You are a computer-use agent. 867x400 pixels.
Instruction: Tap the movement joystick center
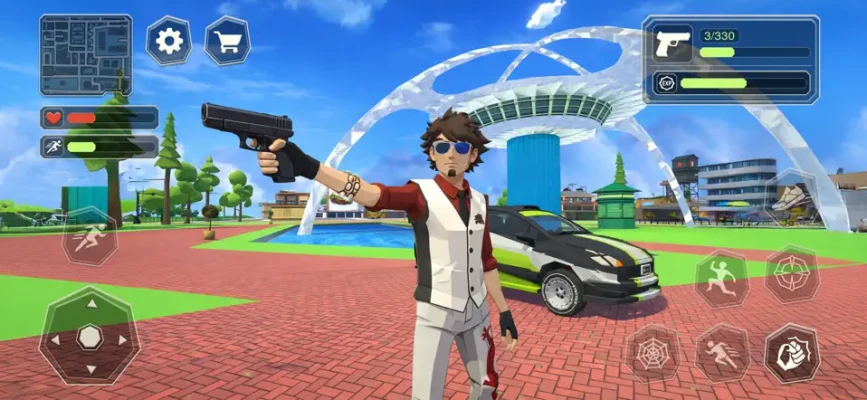[x=90, y=336]
